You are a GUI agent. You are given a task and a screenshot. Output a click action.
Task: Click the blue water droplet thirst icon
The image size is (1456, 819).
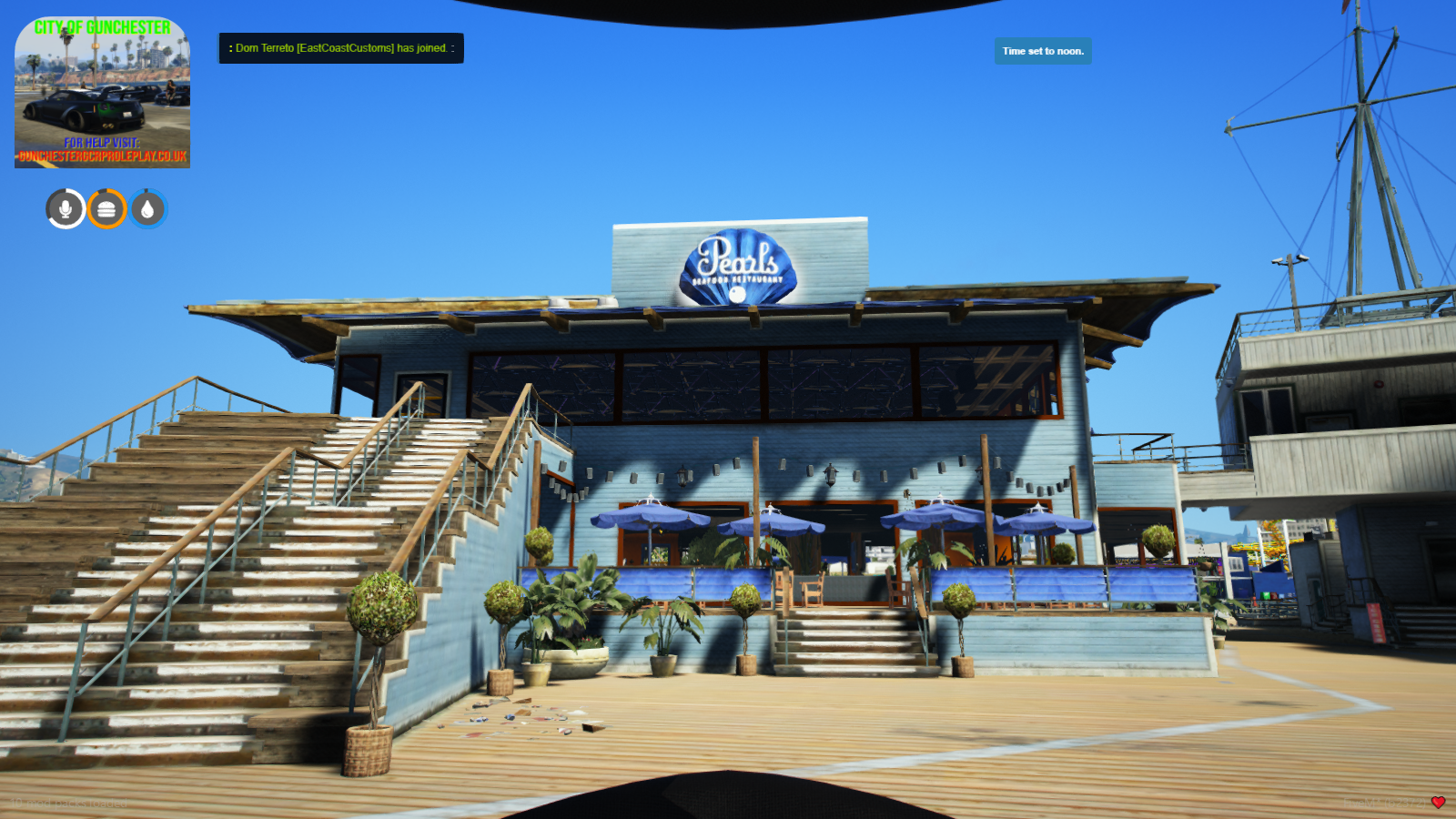pos(147,207)
